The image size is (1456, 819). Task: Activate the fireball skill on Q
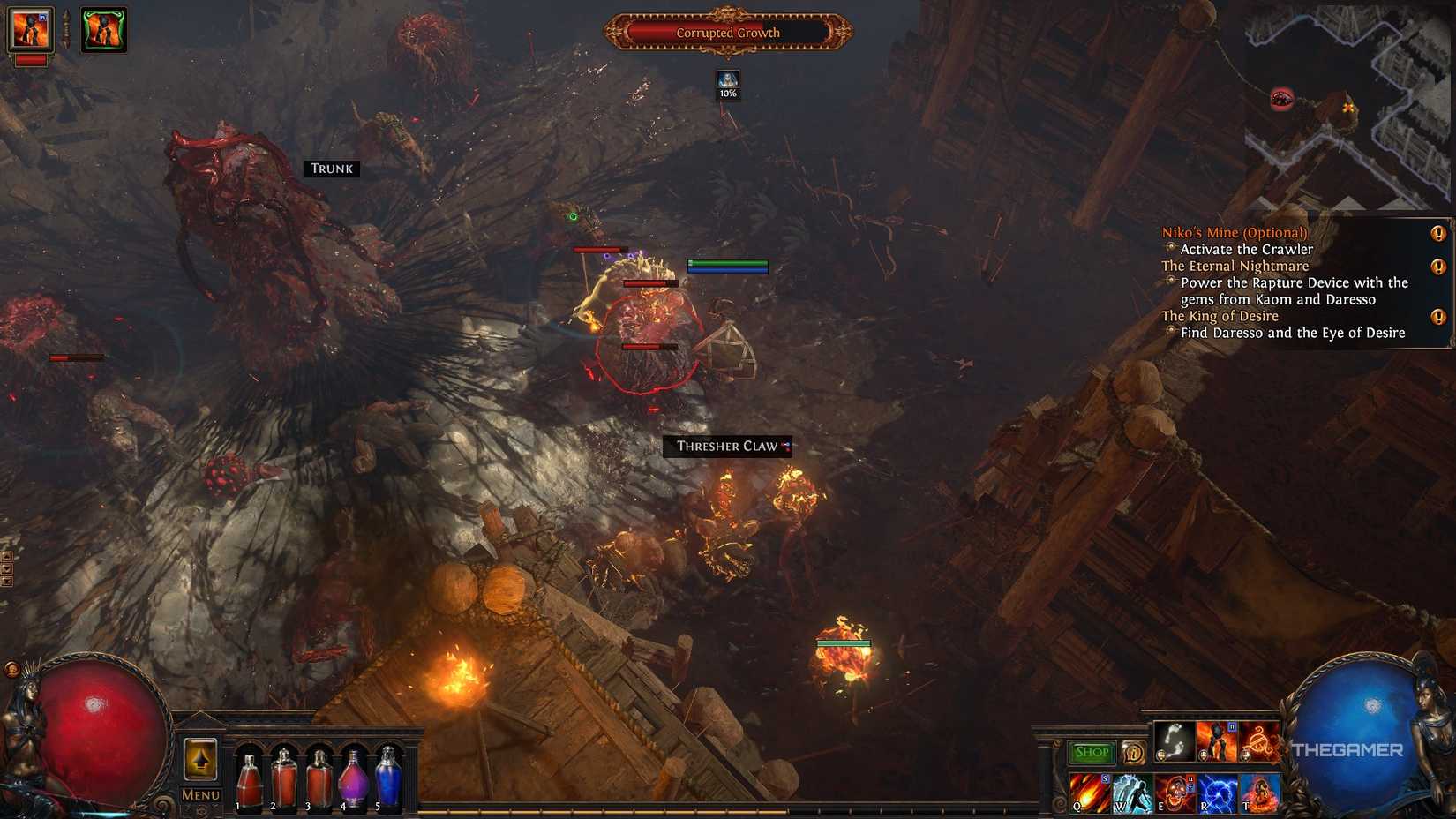pyautogui.click(x=1090, y=793)
